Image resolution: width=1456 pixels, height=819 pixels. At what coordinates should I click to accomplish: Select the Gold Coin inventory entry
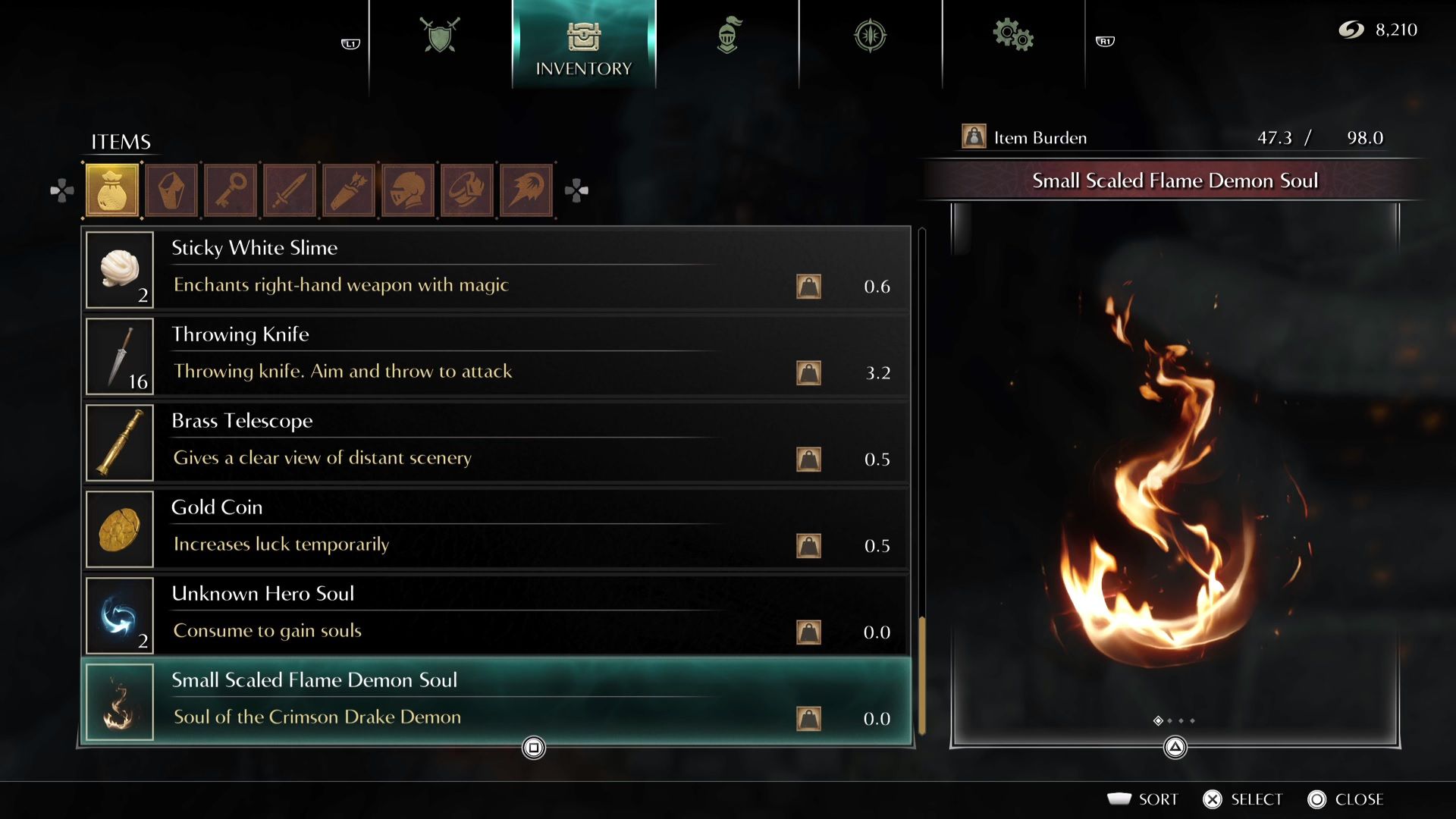click(x=493, y=529)
